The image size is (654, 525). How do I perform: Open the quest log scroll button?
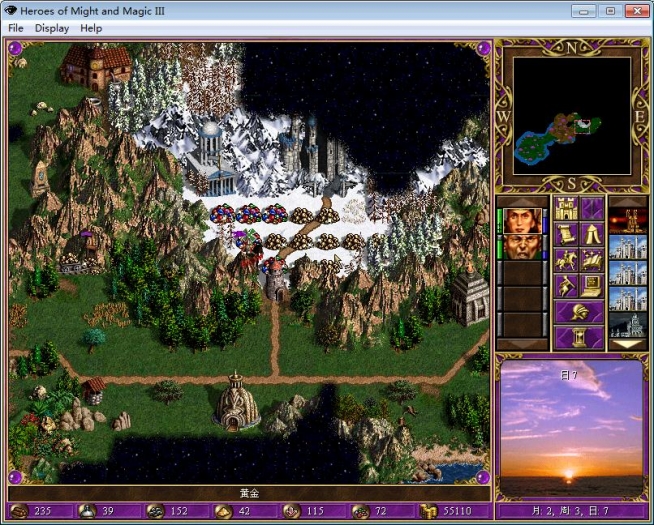[x=564, y=234]
